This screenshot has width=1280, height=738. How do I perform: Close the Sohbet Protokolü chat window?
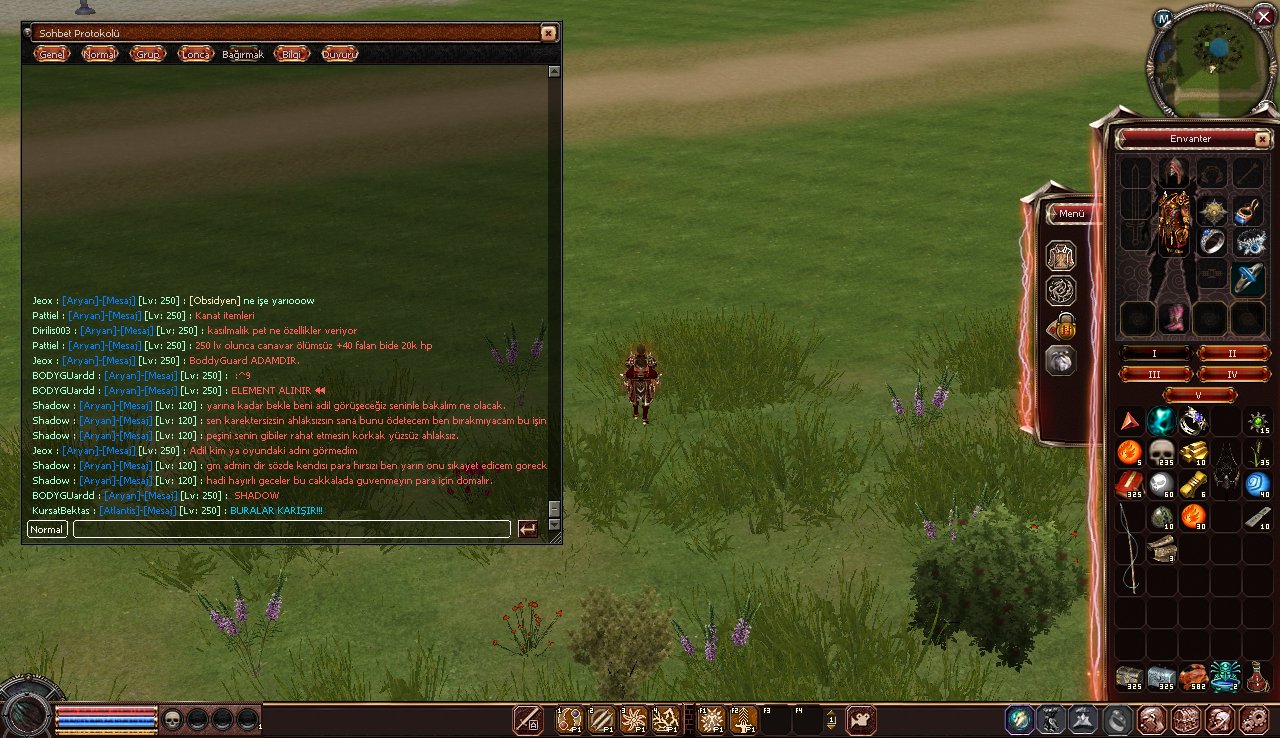coord(548,33)
